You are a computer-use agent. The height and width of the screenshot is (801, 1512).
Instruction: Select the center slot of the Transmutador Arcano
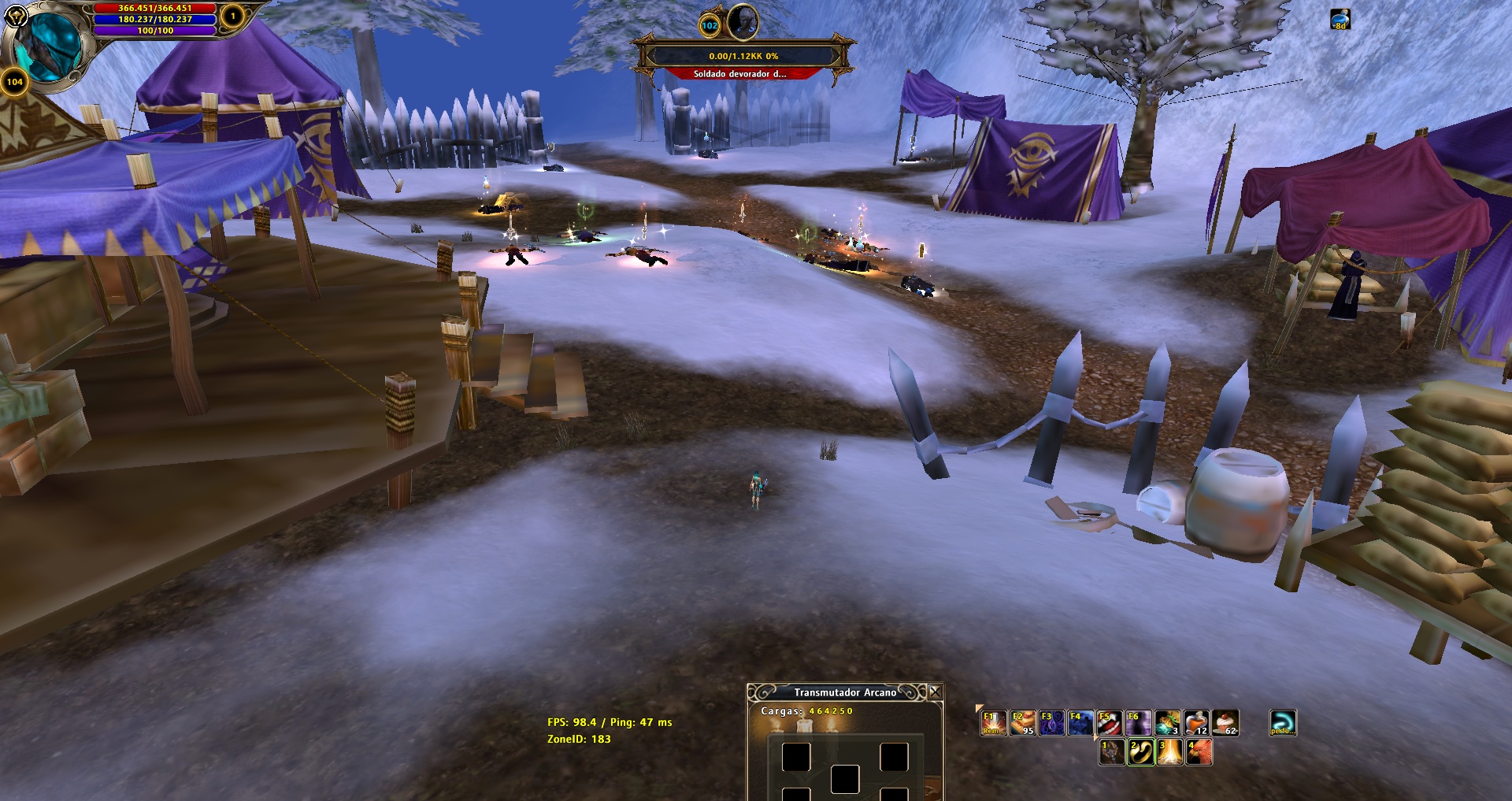point(845,779)
